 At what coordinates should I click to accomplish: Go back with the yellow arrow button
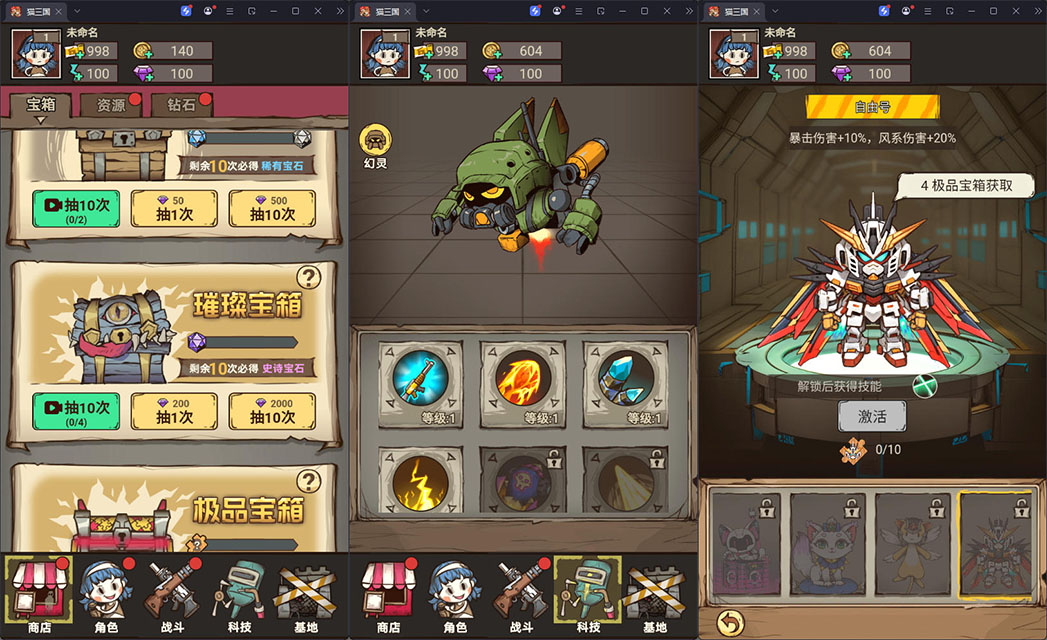(731, 623)
